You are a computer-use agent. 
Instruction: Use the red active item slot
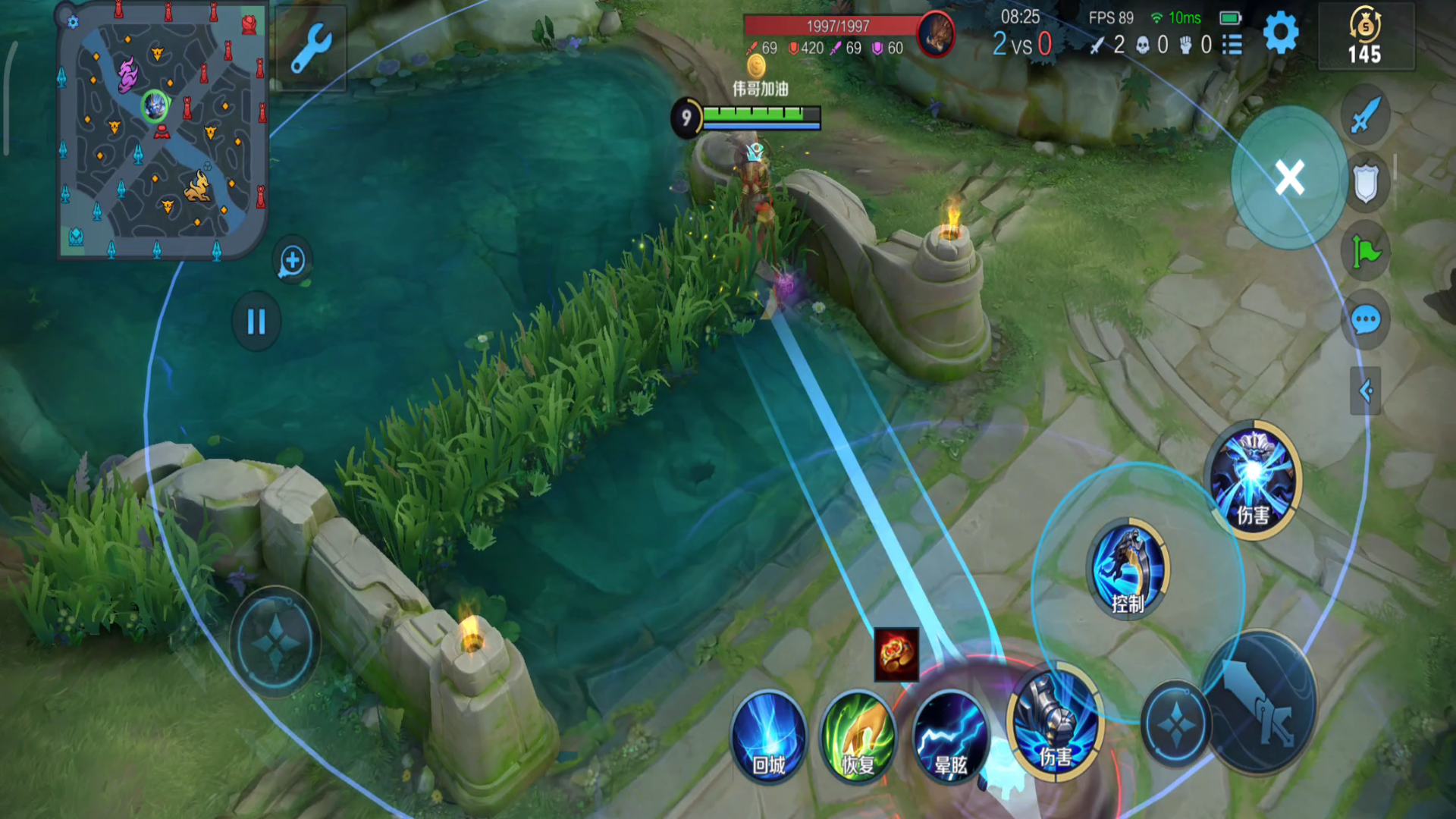pyautogui.click(x=896, y=653)
